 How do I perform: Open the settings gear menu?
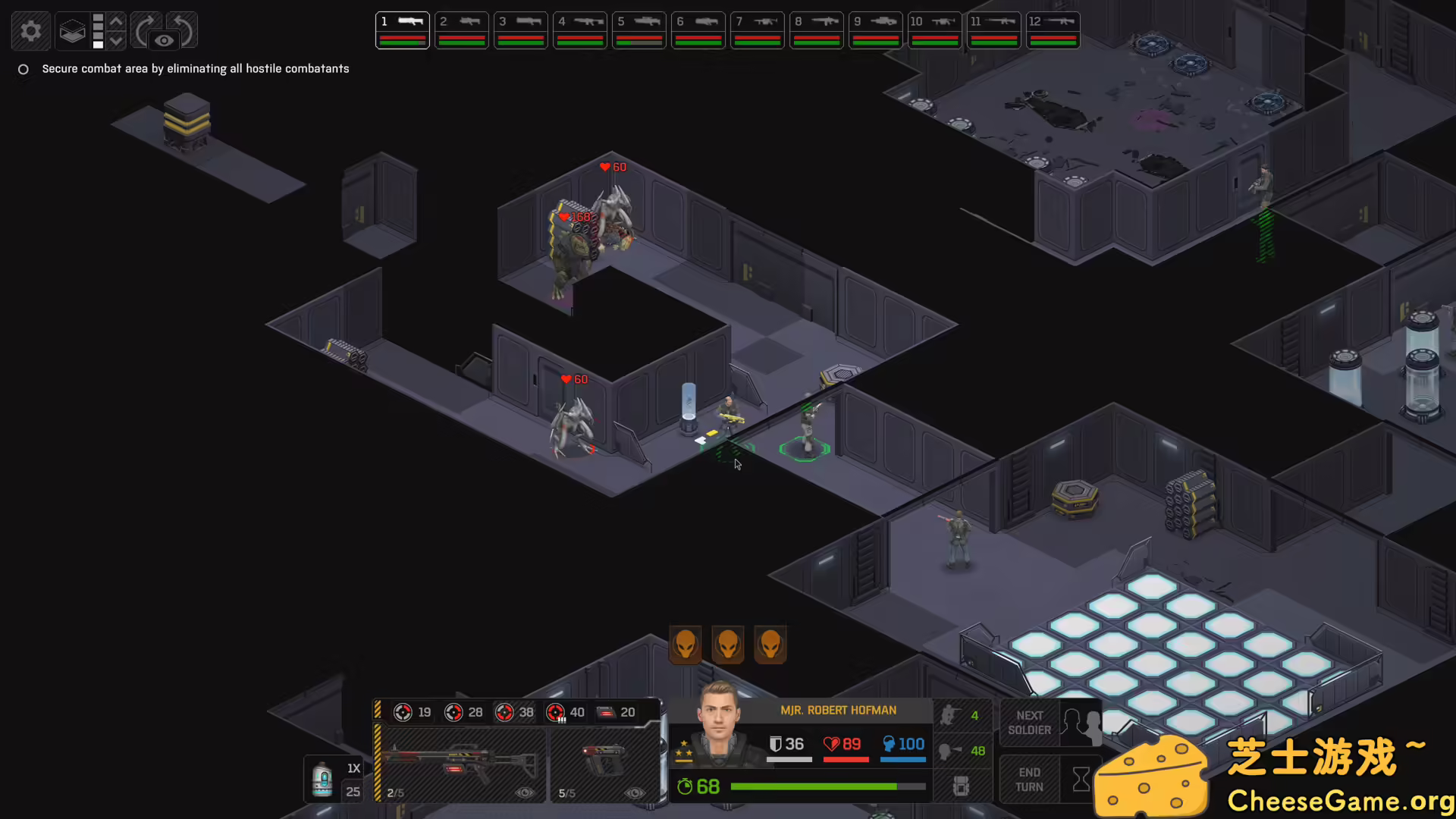pyautogui.click(x=30, y=30)
